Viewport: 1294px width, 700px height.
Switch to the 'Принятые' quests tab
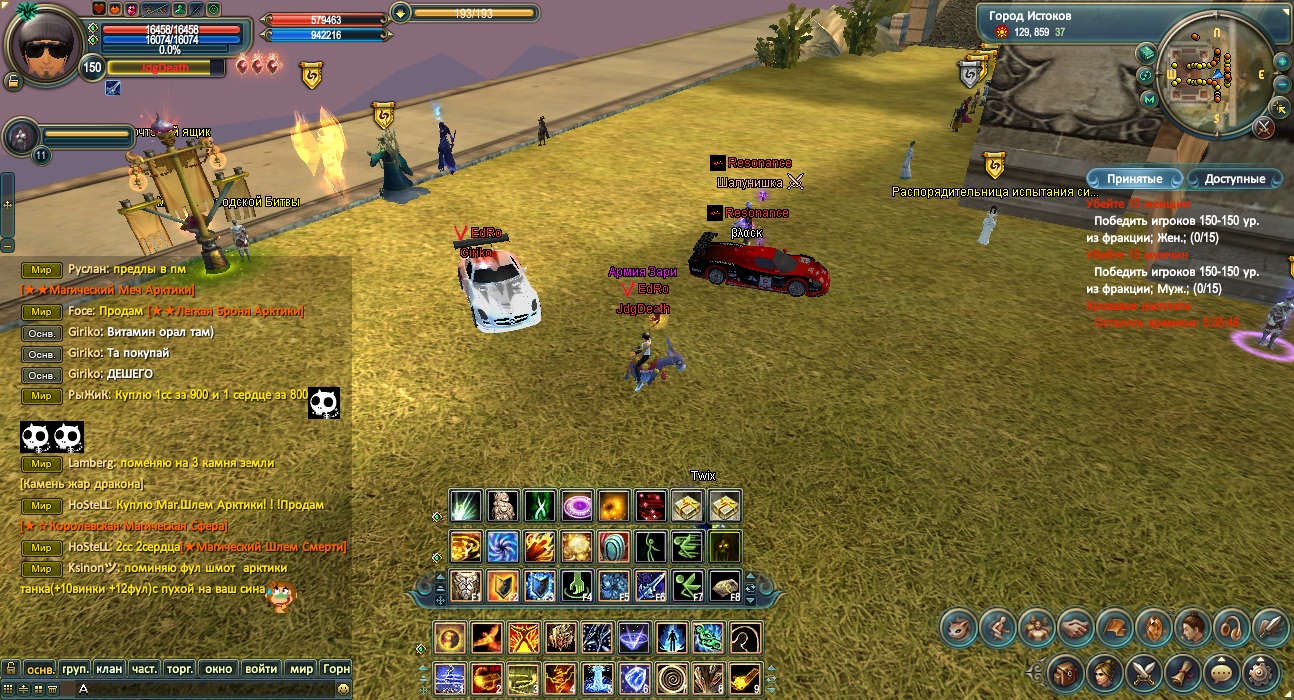(x=1134, y=179)
